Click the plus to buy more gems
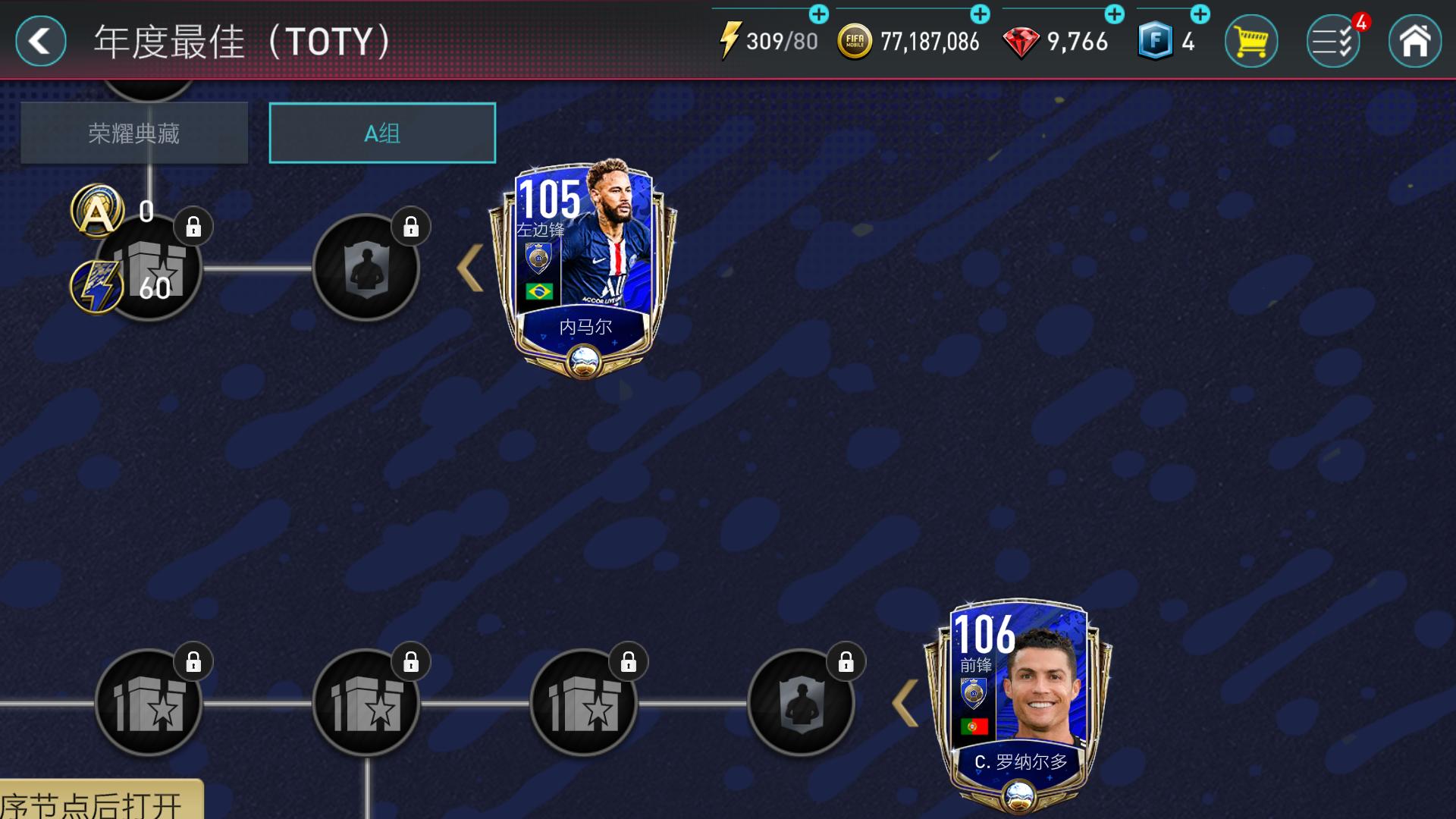Screen dimensions: 1456x819 pyautogui.click(x=1114, y=13)
